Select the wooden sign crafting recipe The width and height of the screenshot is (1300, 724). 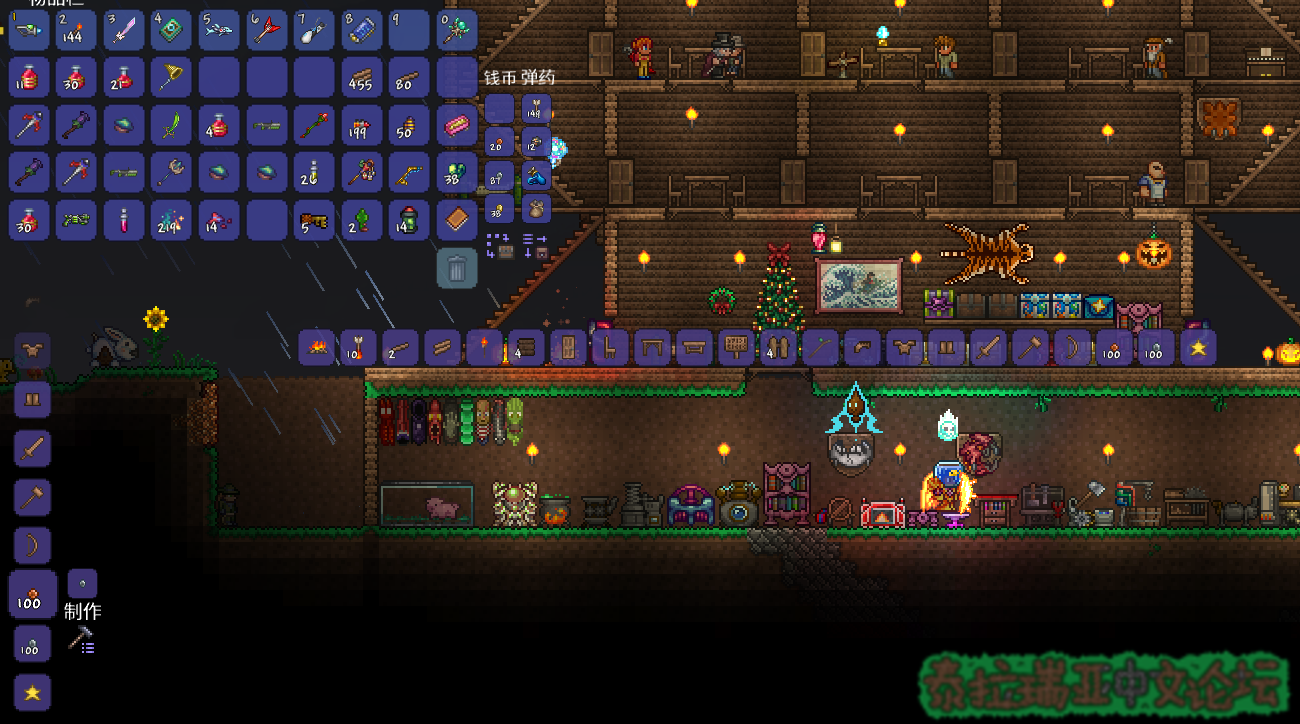click(x=737, y=348)
